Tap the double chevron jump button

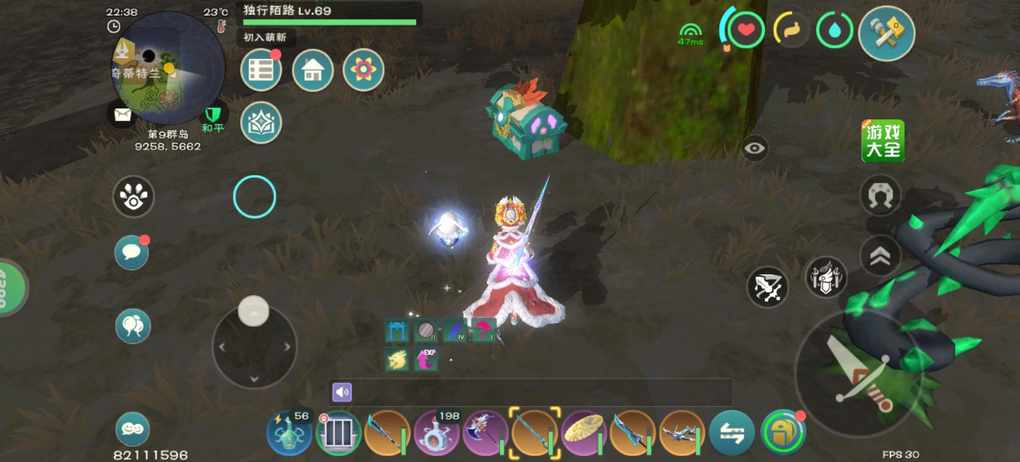pyautogui.click(x=881, y=257)
